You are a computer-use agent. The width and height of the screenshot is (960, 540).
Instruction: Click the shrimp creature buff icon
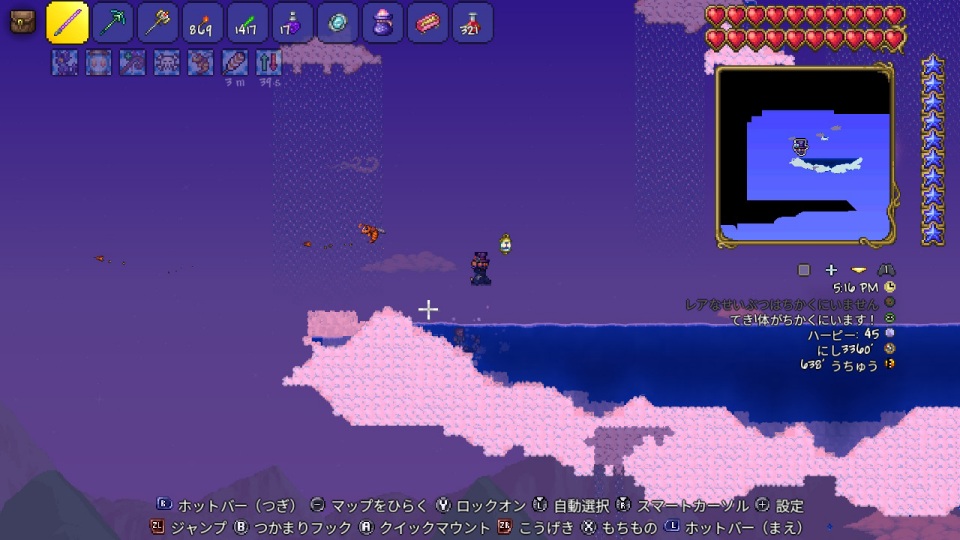(200, 62)
